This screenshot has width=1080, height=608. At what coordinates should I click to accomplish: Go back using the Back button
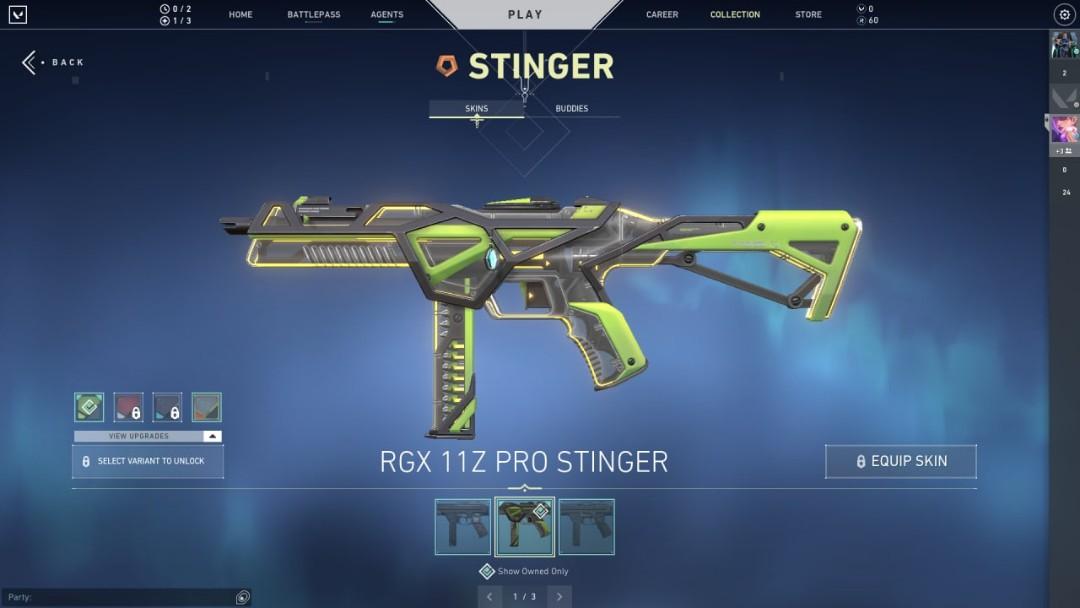55,62
